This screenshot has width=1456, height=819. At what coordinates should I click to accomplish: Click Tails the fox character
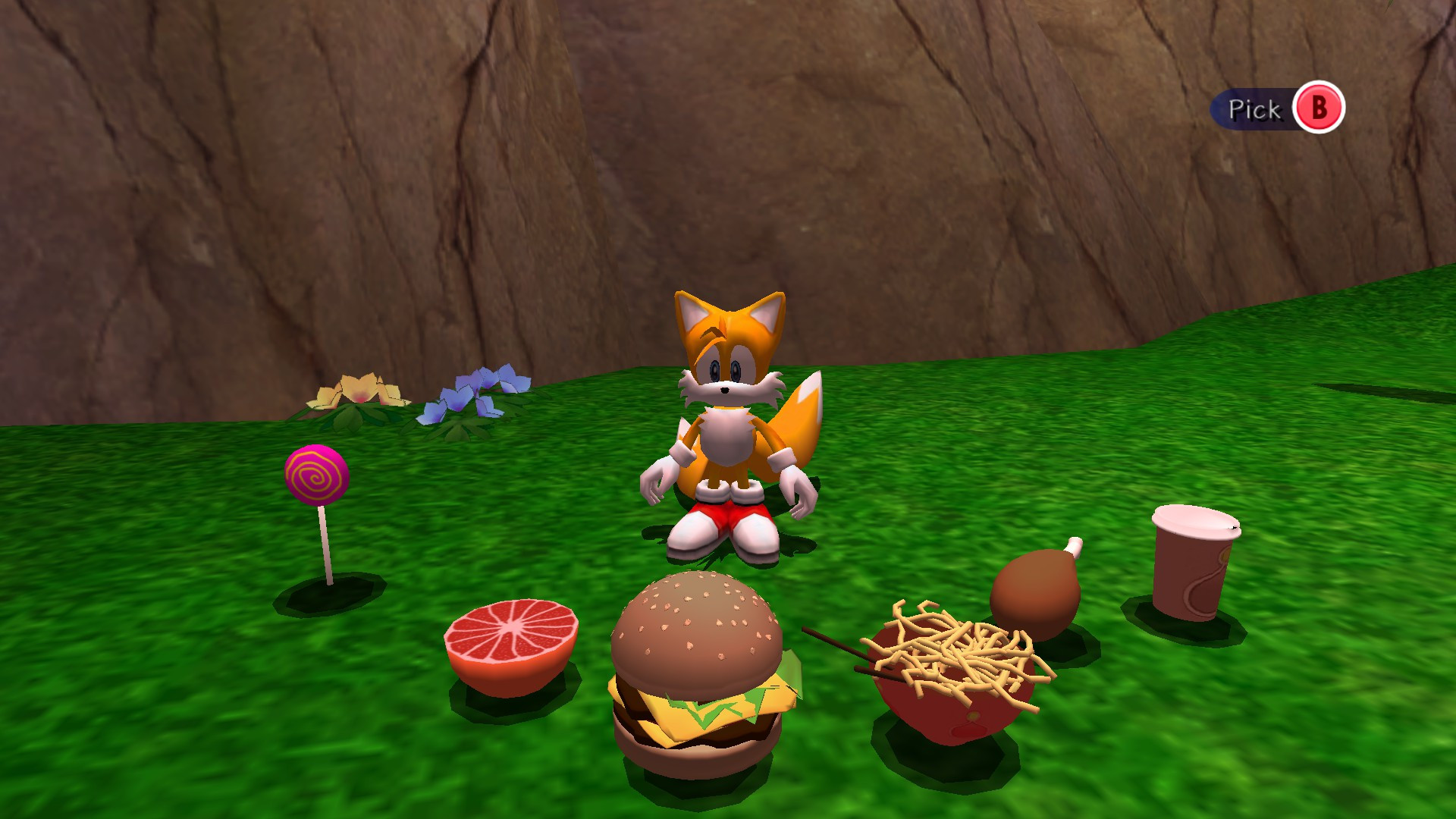[x=728, y=394]
